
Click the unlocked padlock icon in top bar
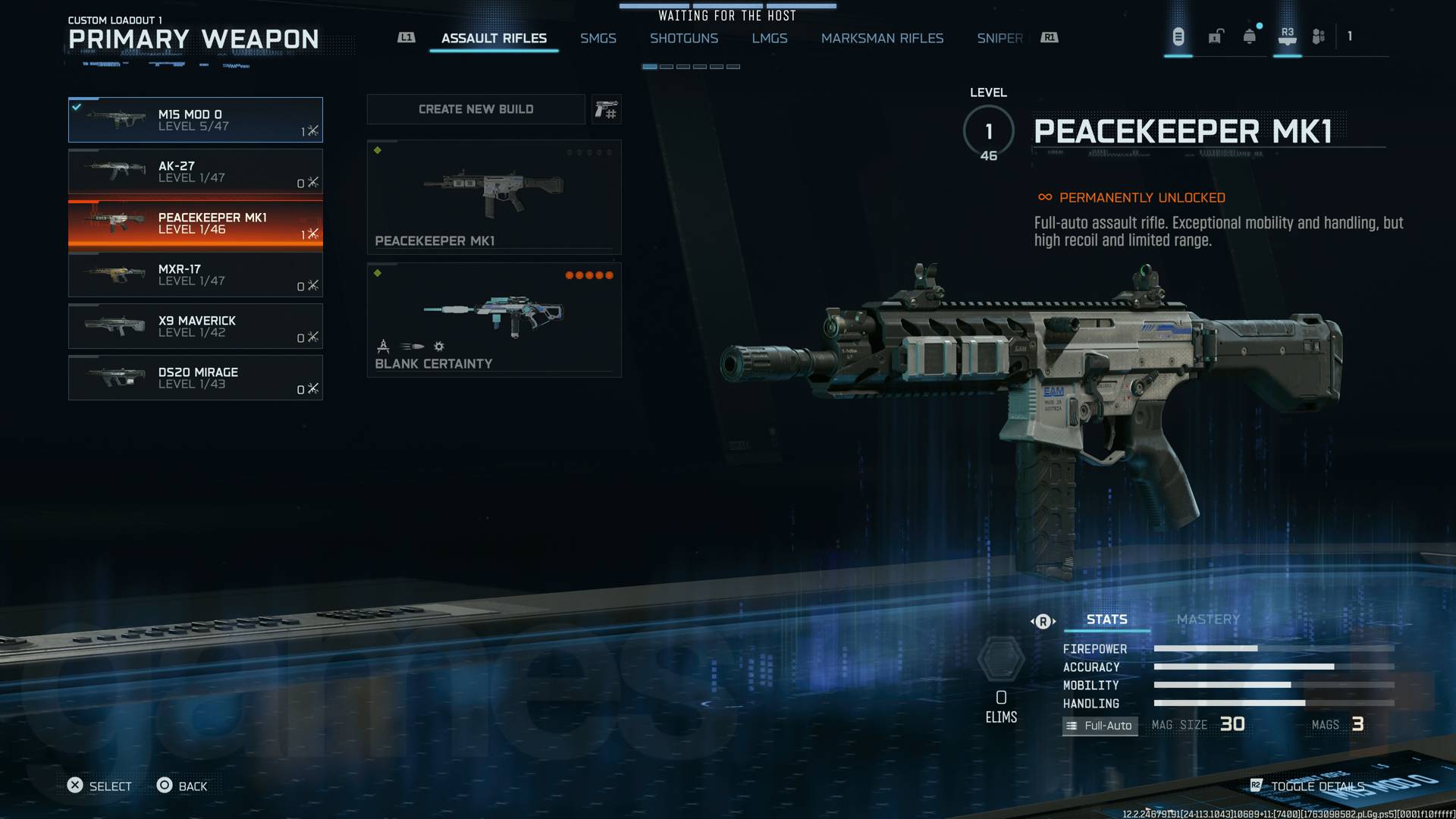pos(1216,36)
